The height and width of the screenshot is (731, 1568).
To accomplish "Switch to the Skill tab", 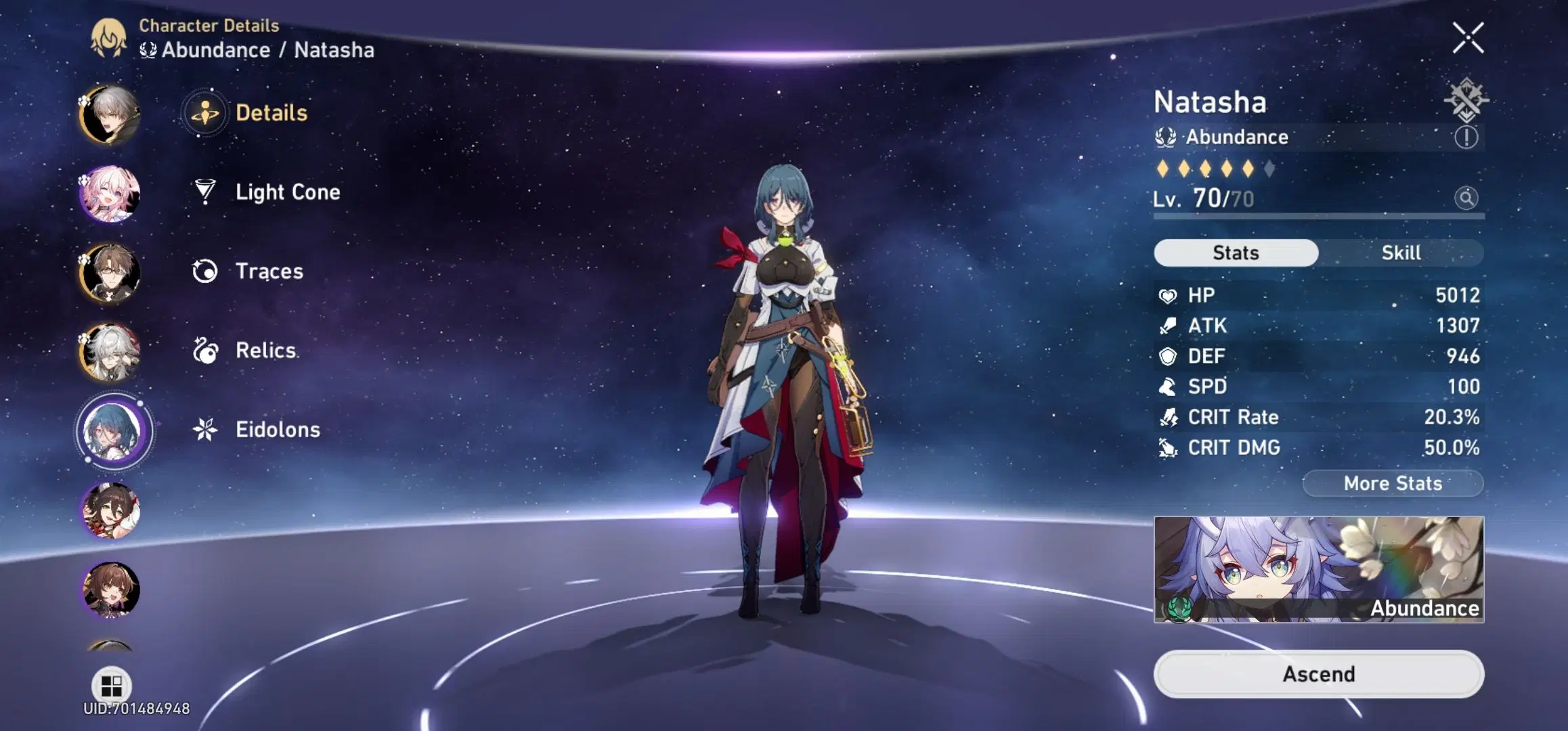I will [x=1401, y=252].
